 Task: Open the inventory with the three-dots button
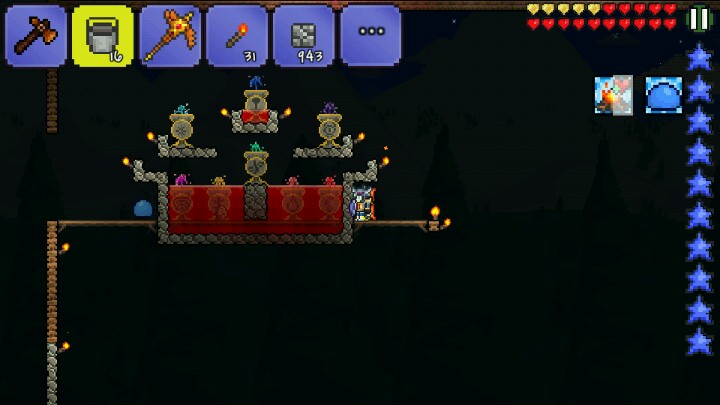(x=371, y=35)
